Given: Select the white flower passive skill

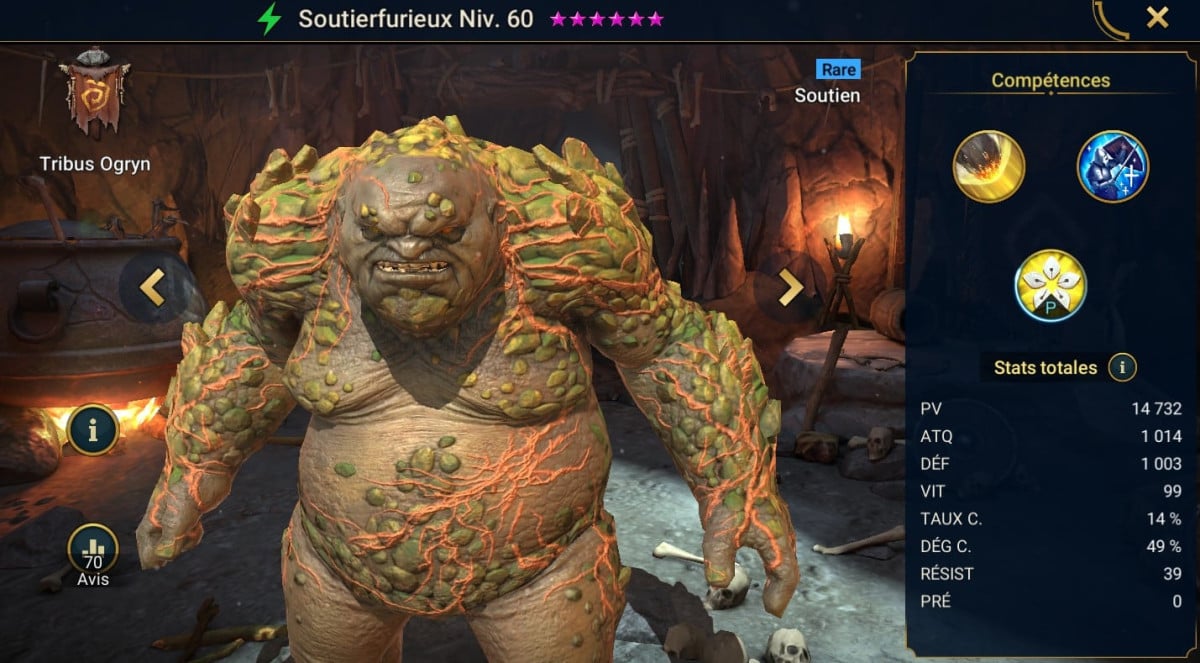Looking at the screenshot, I should tap(1050, 285).
